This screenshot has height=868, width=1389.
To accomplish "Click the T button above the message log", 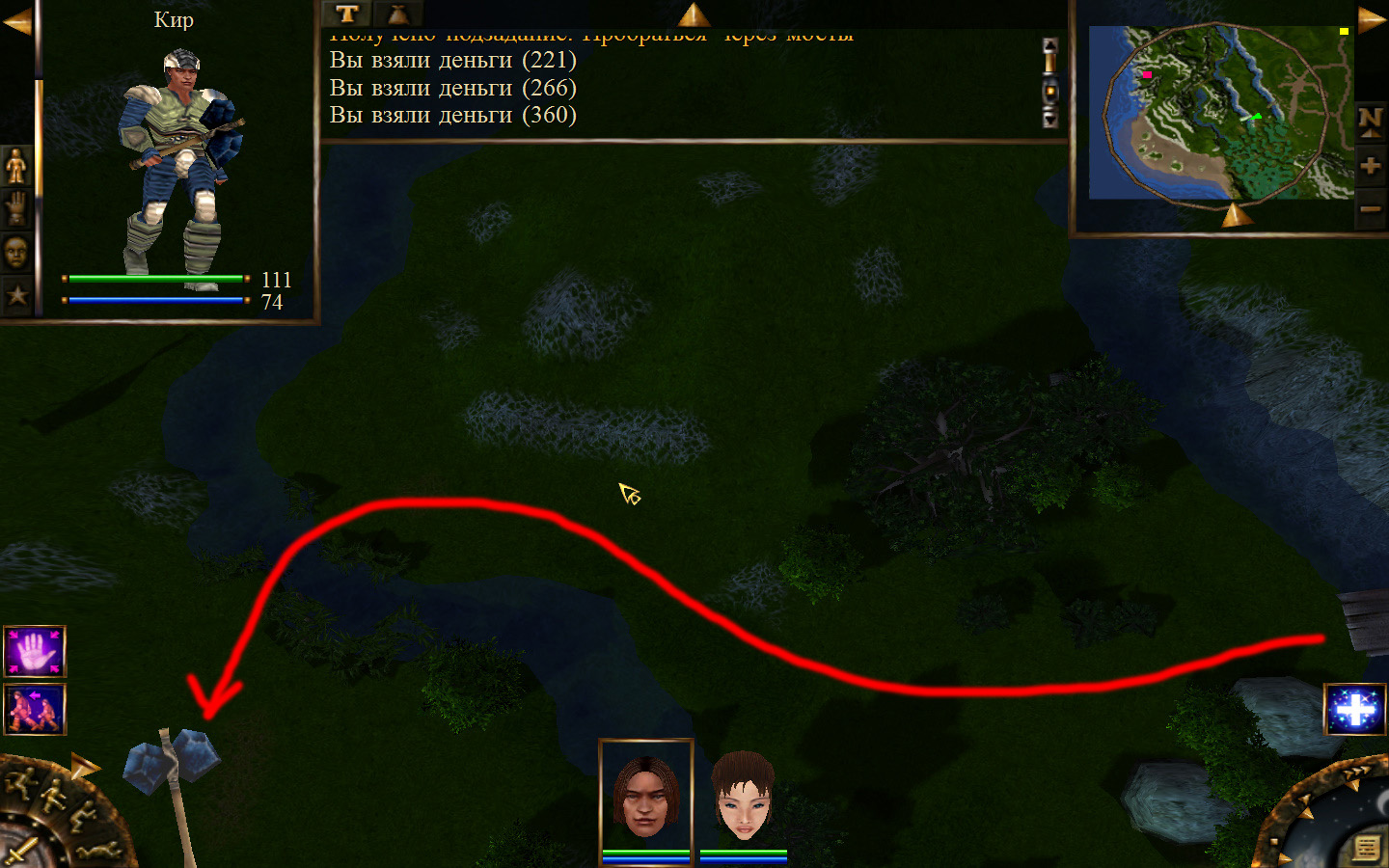I will click(x=347, y=14).
